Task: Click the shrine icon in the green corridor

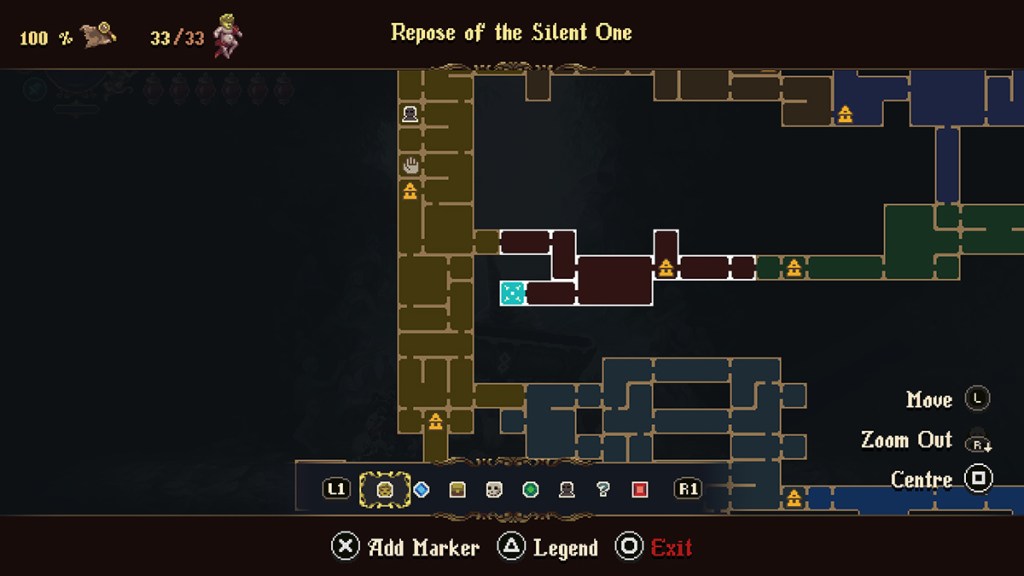Action: [794, 267]
